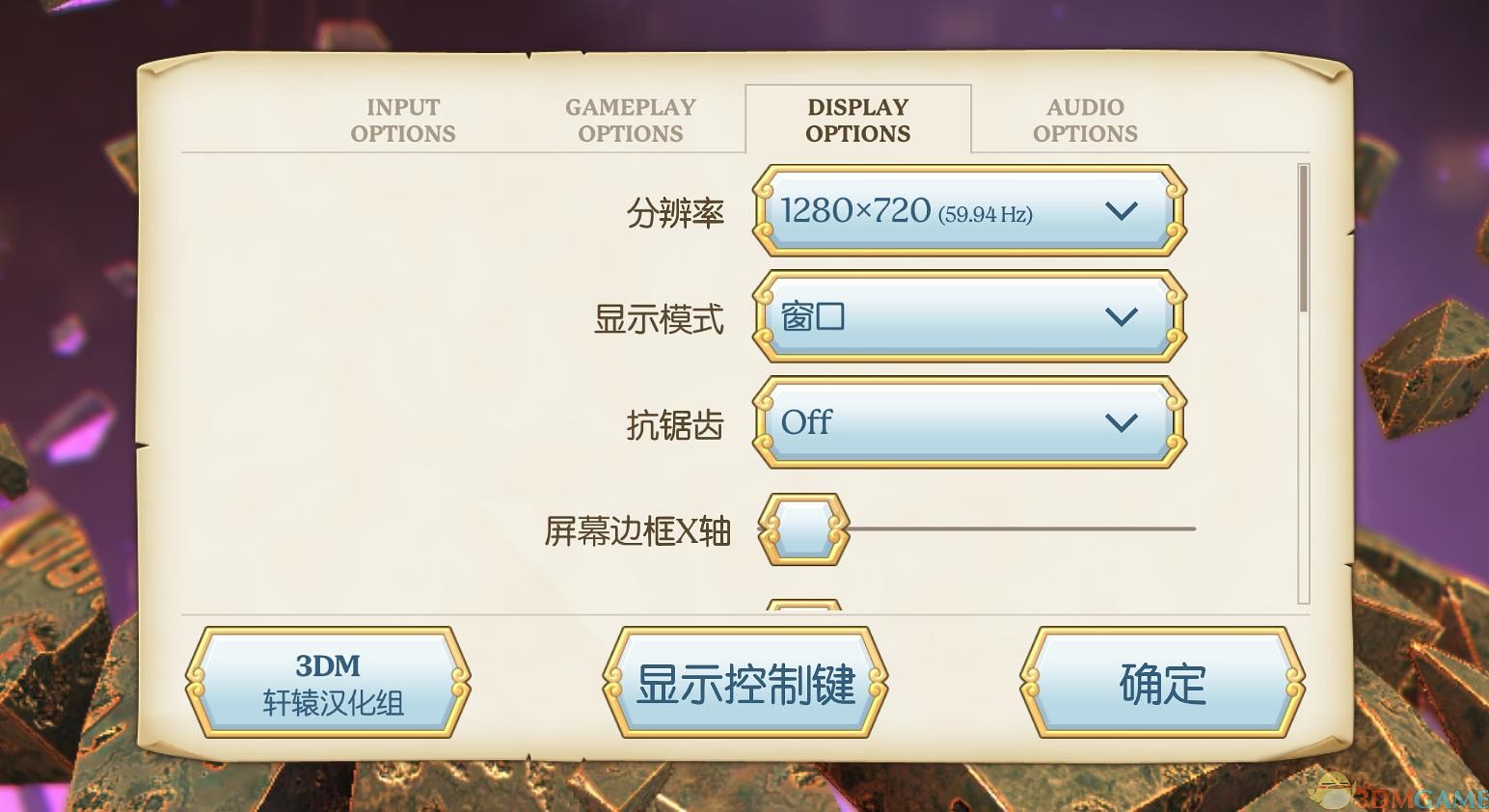Open the 窗口 display mode dropdown
This screenshot has width=1489, height=812.
(x=969, y=316)
